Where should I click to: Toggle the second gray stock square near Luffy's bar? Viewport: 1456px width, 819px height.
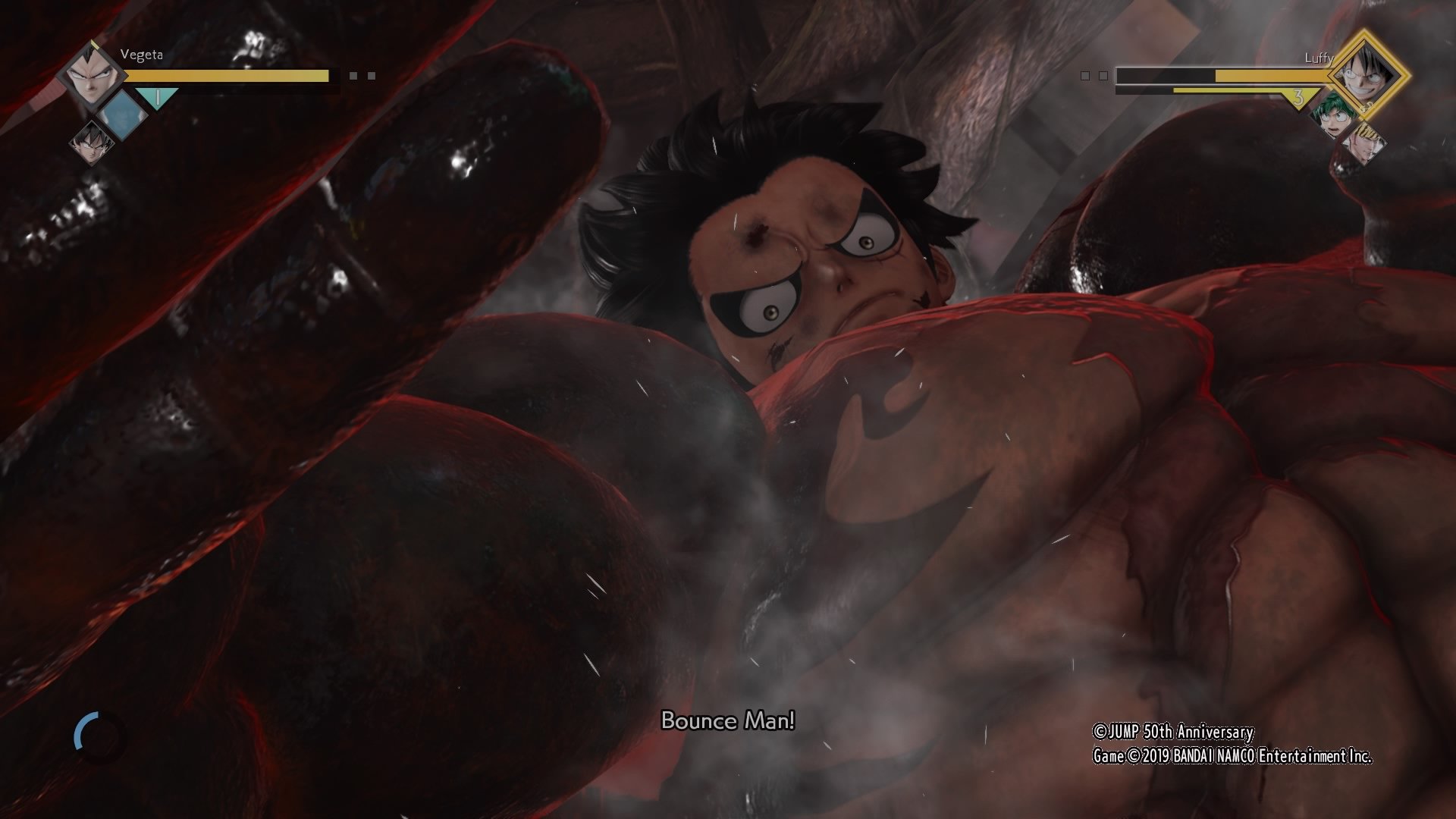tap(1103, 76)
